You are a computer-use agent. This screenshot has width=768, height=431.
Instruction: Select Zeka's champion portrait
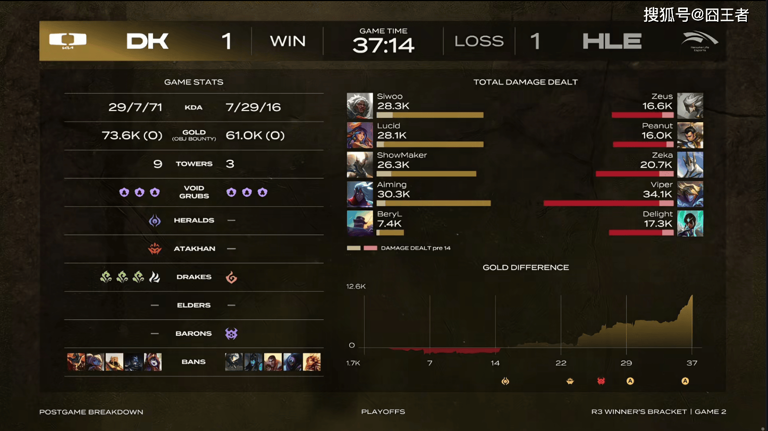click(690, 164)
